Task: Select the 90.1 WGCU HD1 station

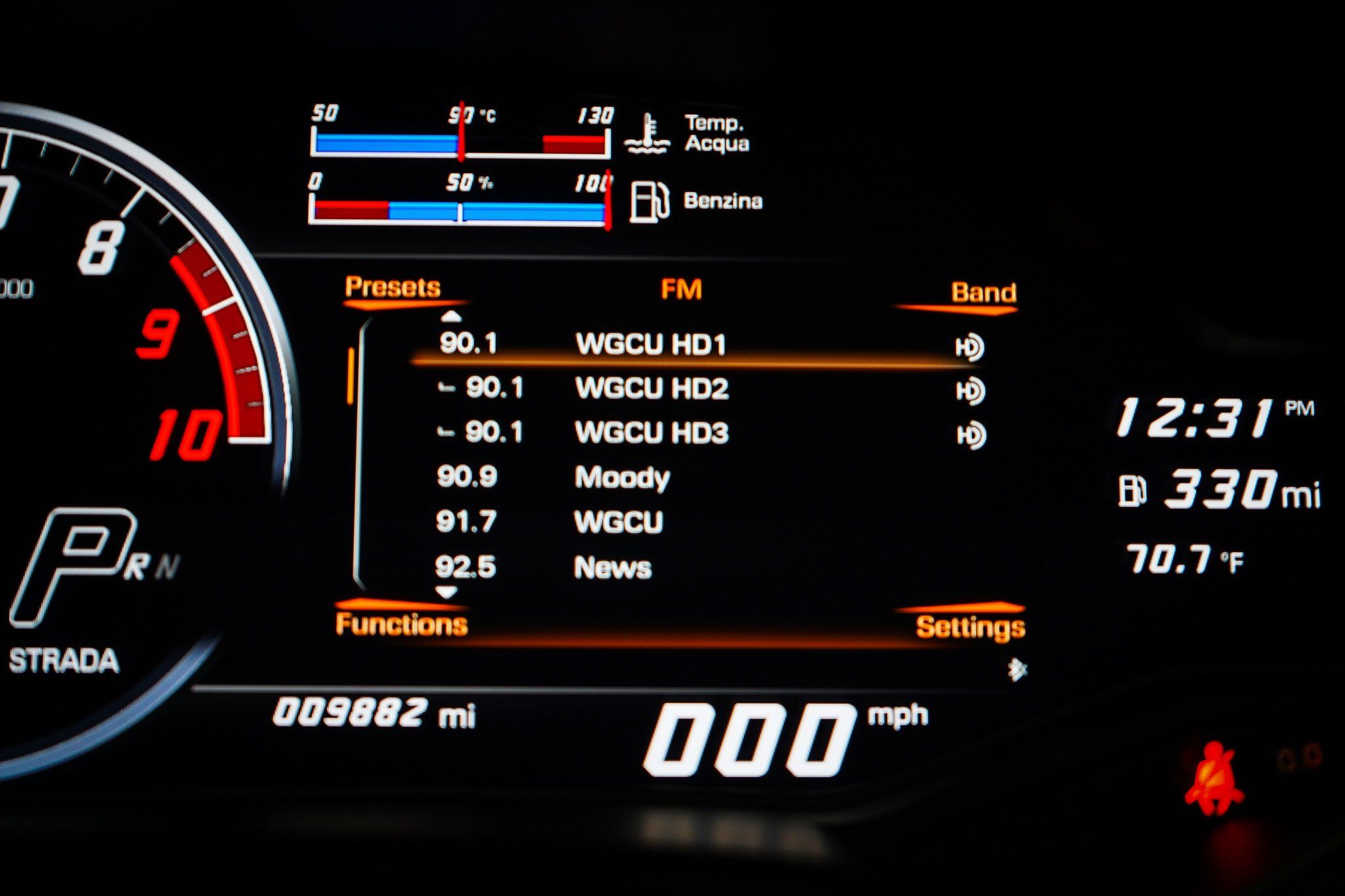Action: (650, 345)
